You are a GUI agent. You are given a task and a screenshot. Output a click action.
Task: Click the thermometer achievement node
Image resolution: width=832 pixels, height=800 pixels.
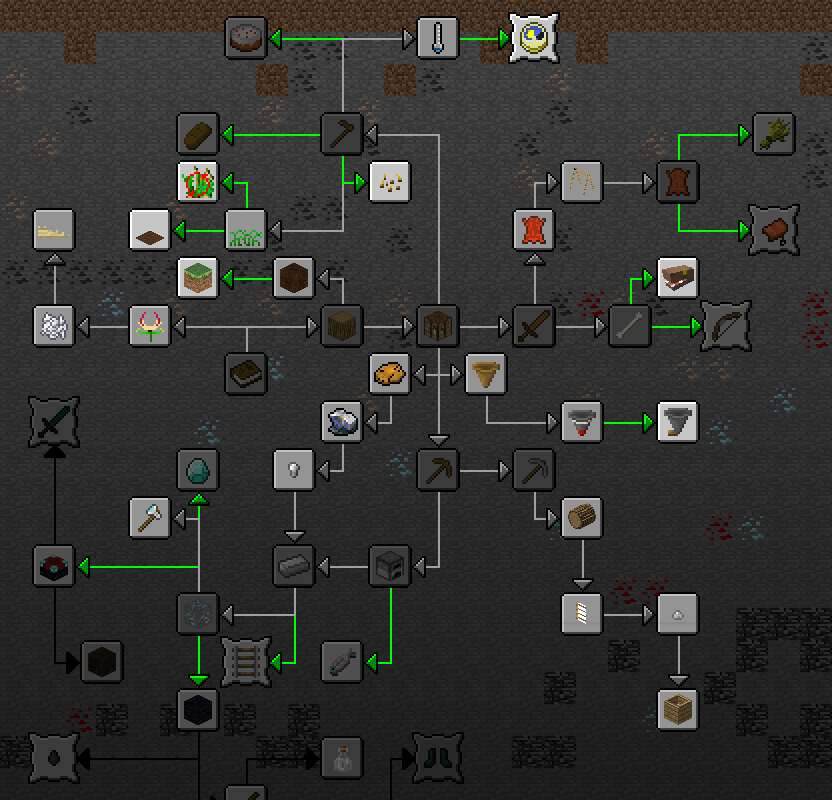click(x=437, y=39)
